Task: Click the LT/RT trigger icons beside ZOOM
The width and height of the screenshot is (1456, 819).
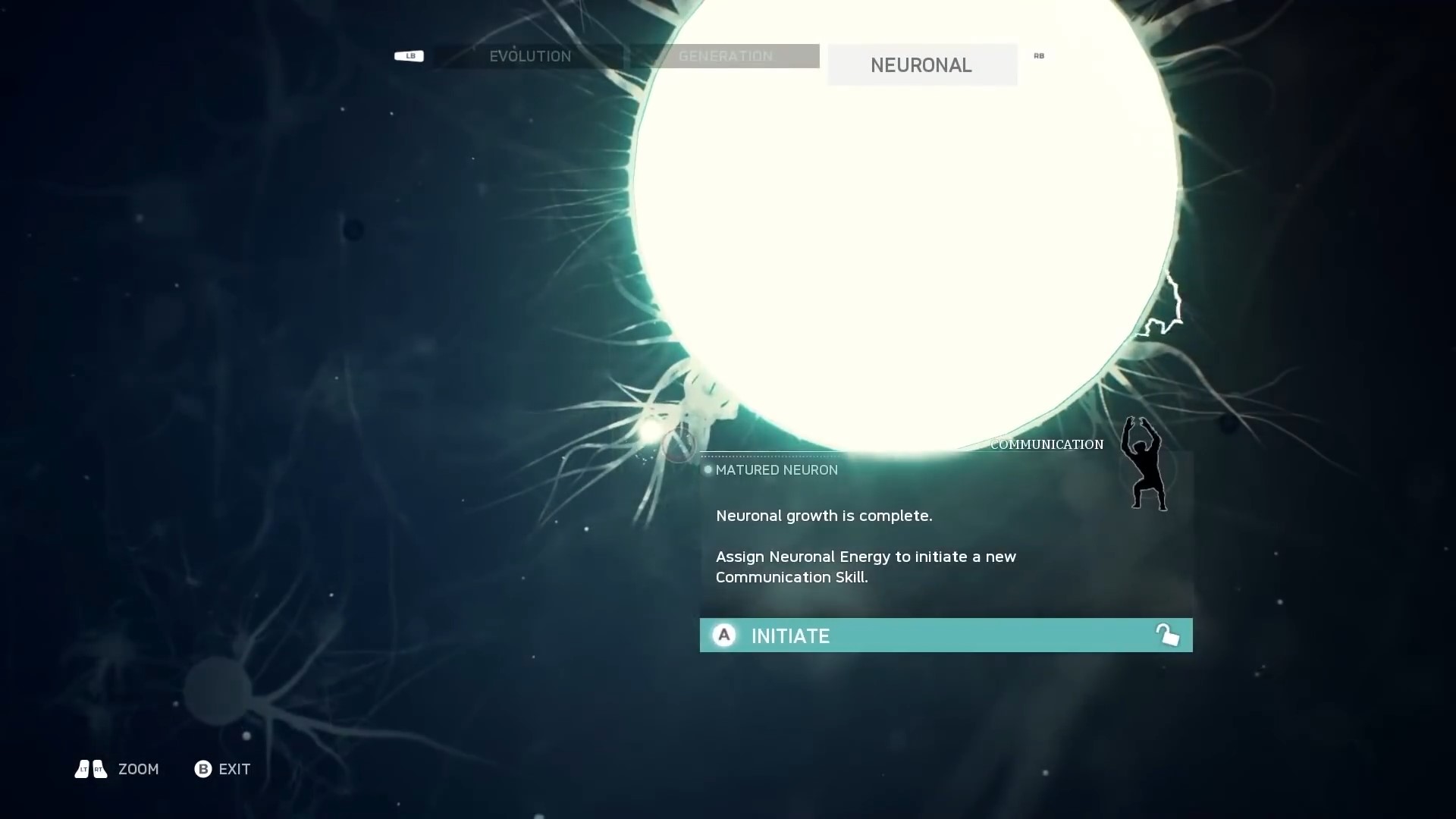Action: [89, 768]
